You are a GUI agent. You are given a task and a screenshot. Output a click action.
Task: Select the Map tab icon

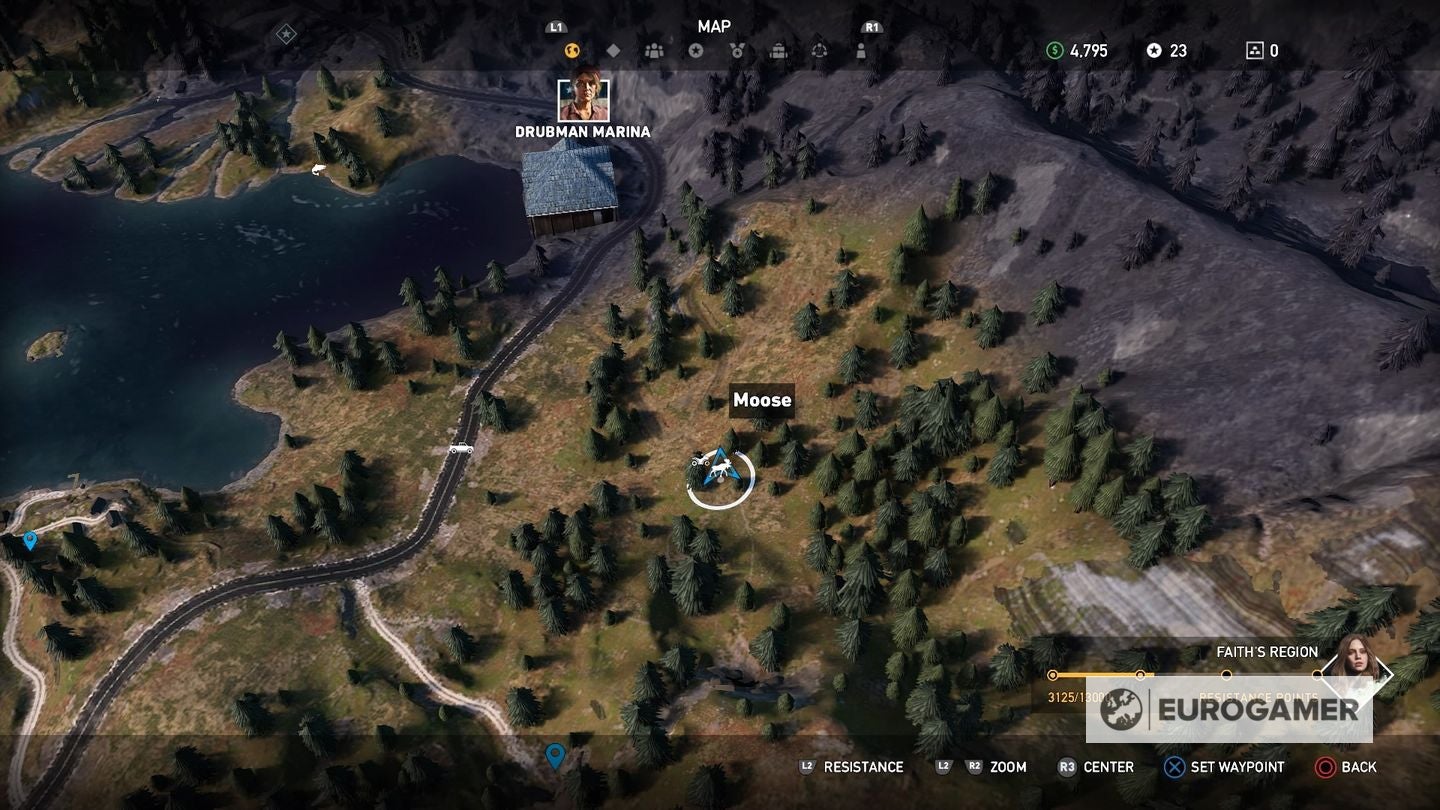click(572, 50)
